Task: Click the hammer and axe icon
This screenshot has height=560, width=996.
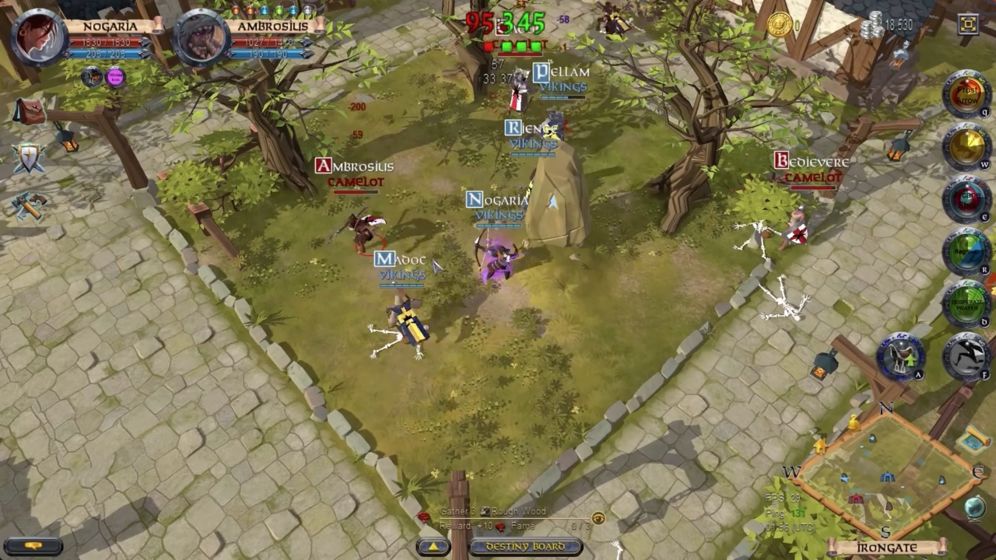Action: (x=28, y=204)
